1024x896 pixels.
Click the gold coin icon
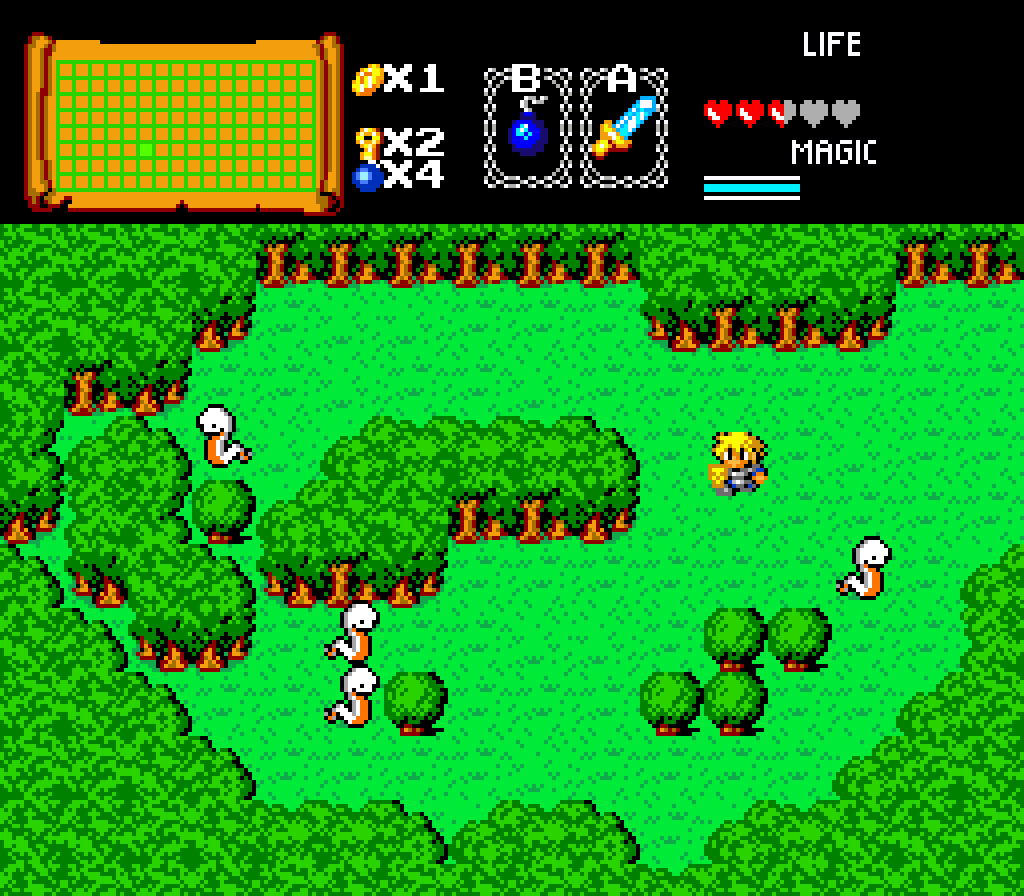(x=367, y=79)
